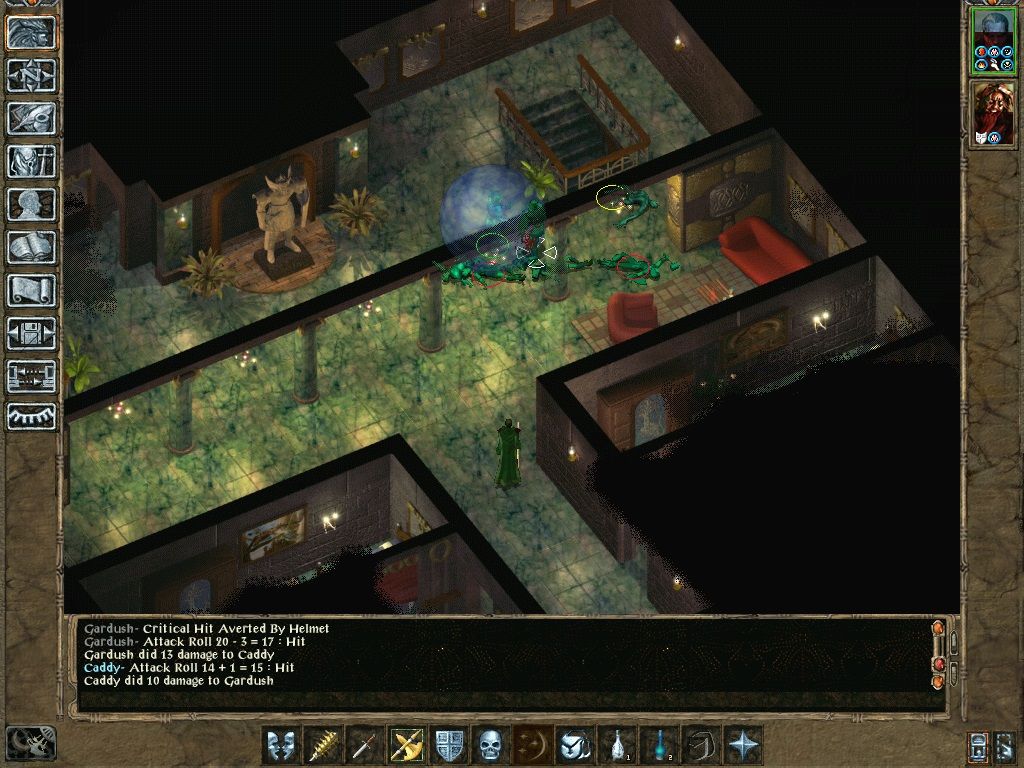Use the white flask quick item
This screenshot has width=1024, height=768.
tap(617, 746)
